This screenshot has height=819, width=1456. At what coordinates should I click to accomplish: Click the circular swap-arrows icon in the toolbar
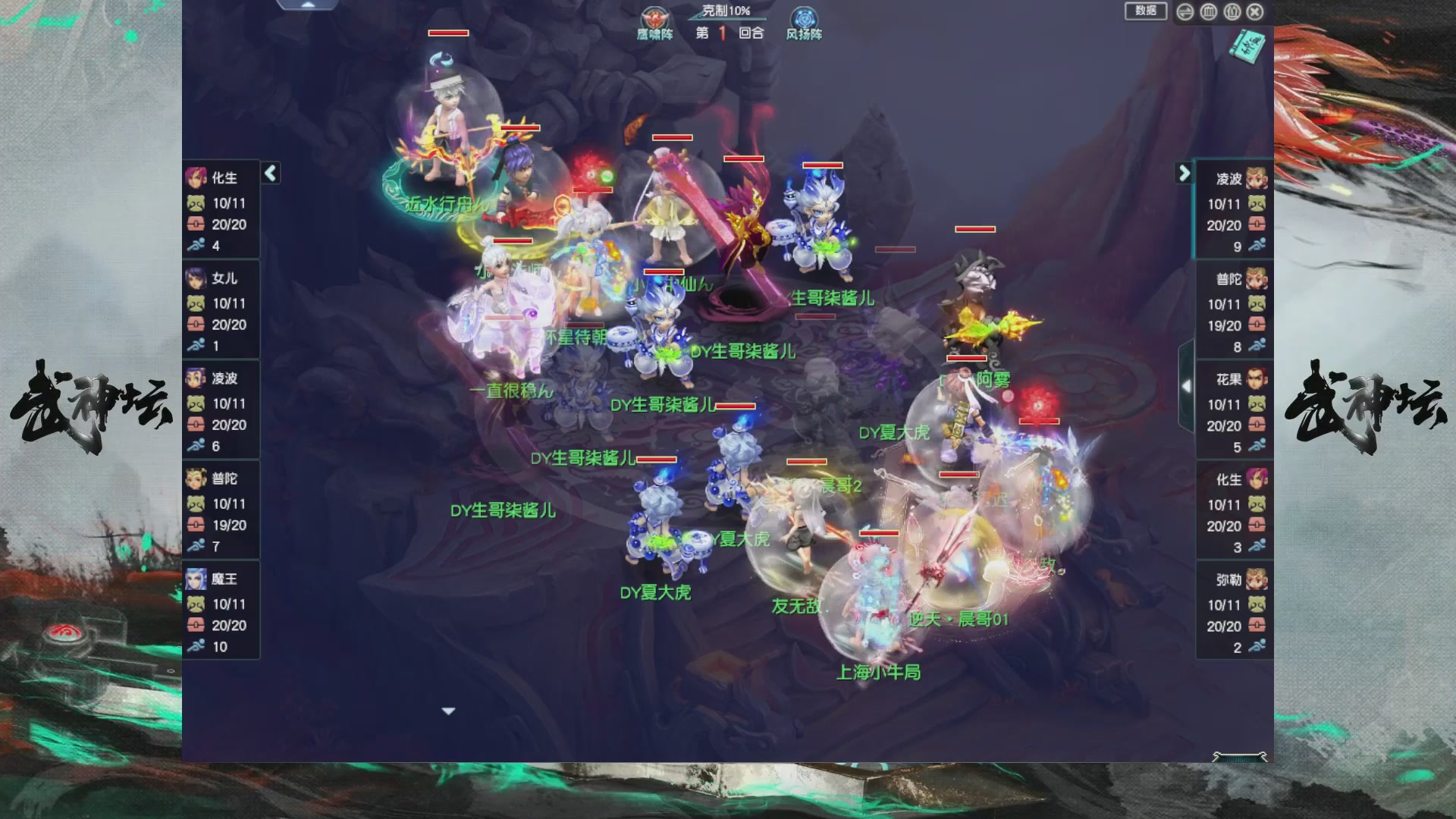[1185, 13]
